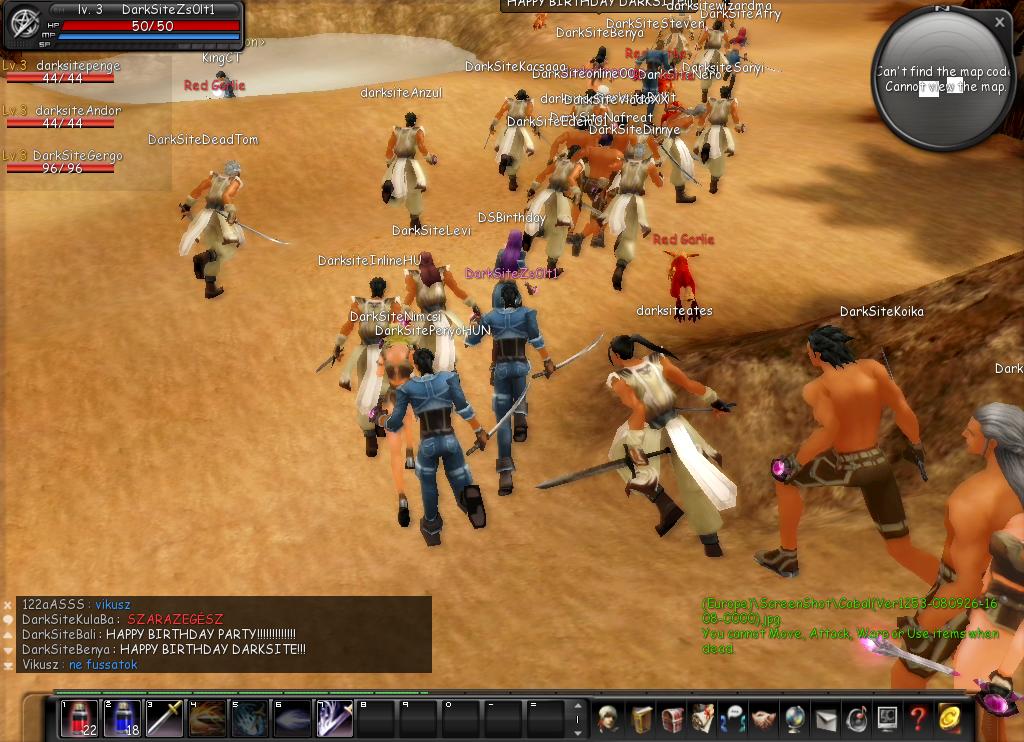Use the red health potion in slot 1

(x=79, y=719)
